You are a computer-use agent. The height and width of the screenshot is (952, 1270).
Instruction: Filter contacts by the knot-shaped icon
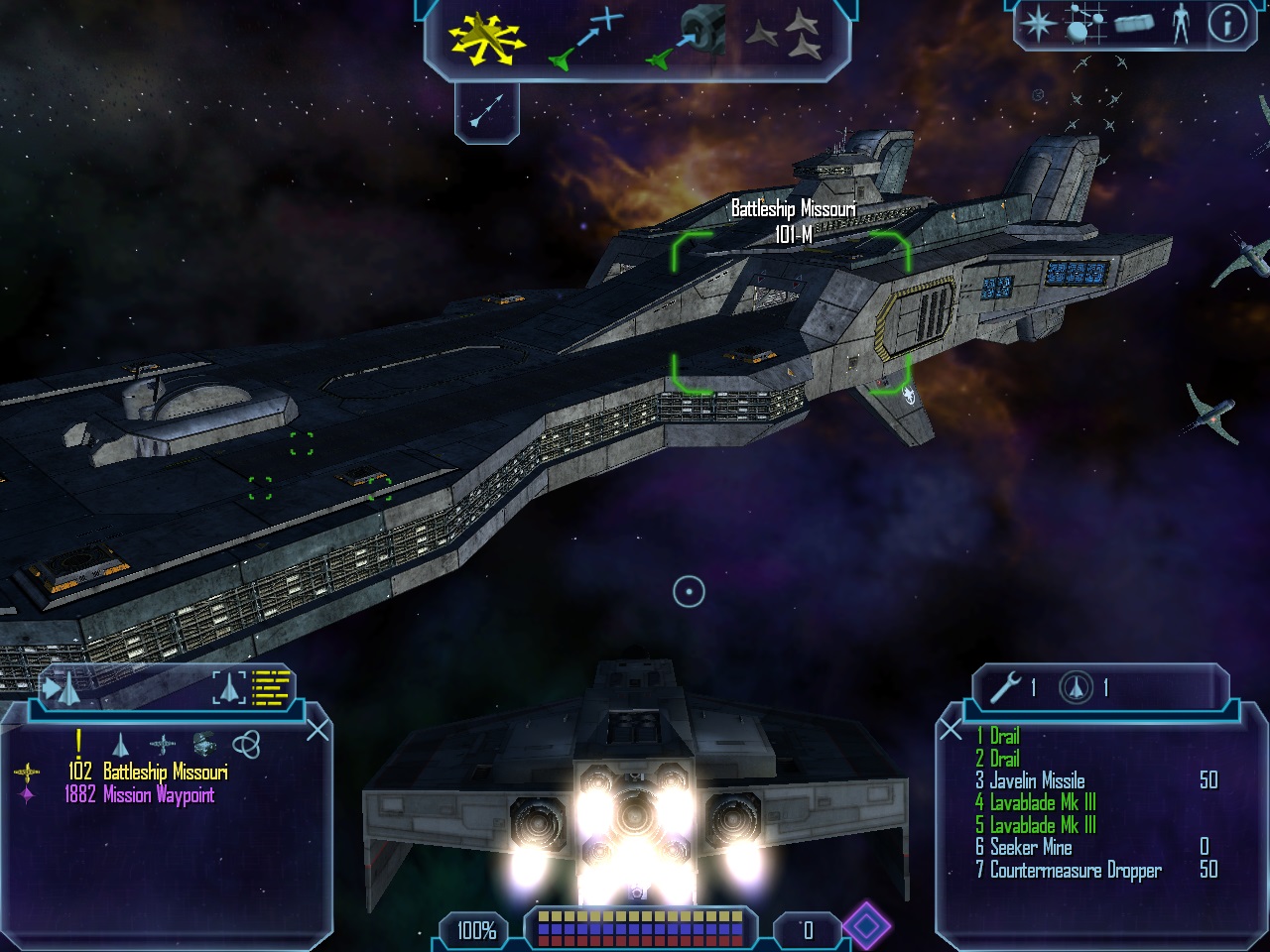[246, 743]
